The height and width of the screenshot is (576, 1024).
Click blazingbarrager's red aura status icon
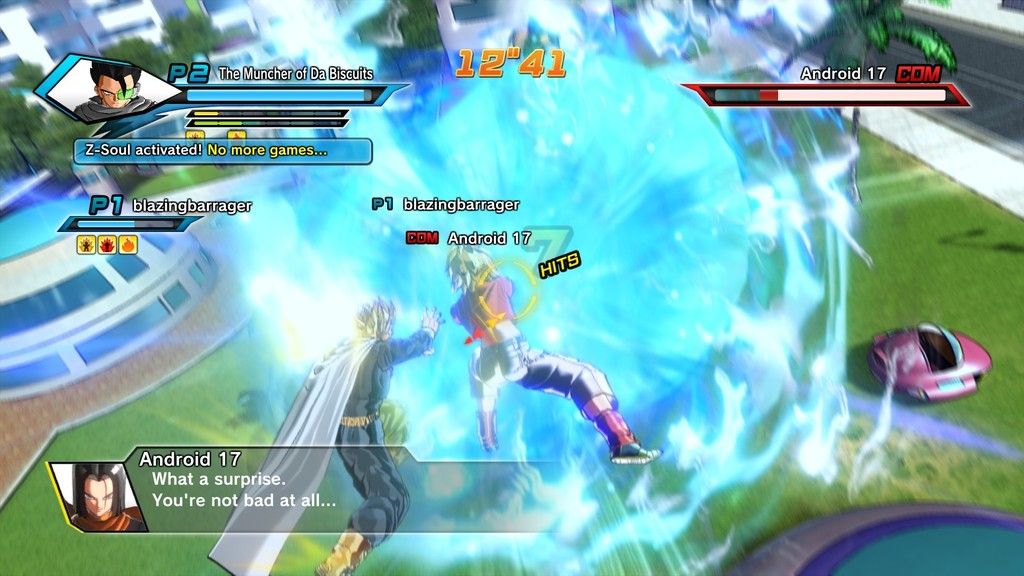pos(107,245)
